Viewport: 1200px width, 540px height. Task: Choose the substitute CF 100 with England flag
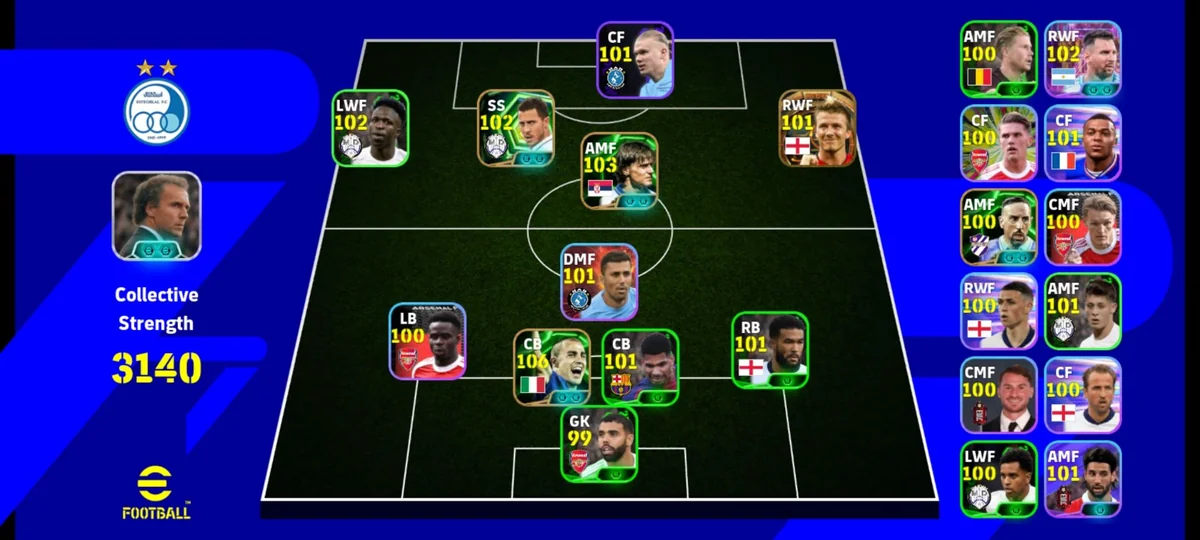click(x=1083, y=395)
